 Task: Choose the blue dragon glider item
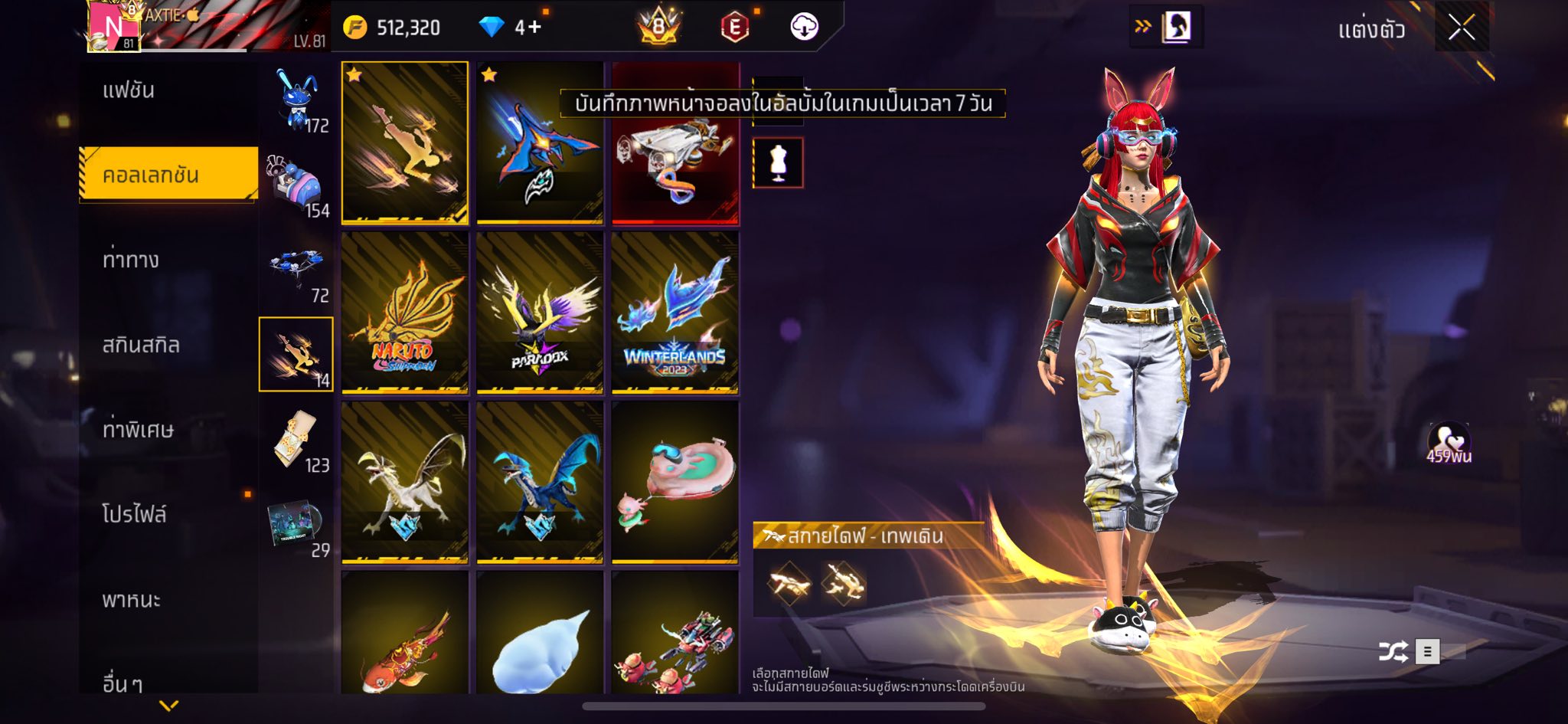pyautogui.click(x=540, y=482)
